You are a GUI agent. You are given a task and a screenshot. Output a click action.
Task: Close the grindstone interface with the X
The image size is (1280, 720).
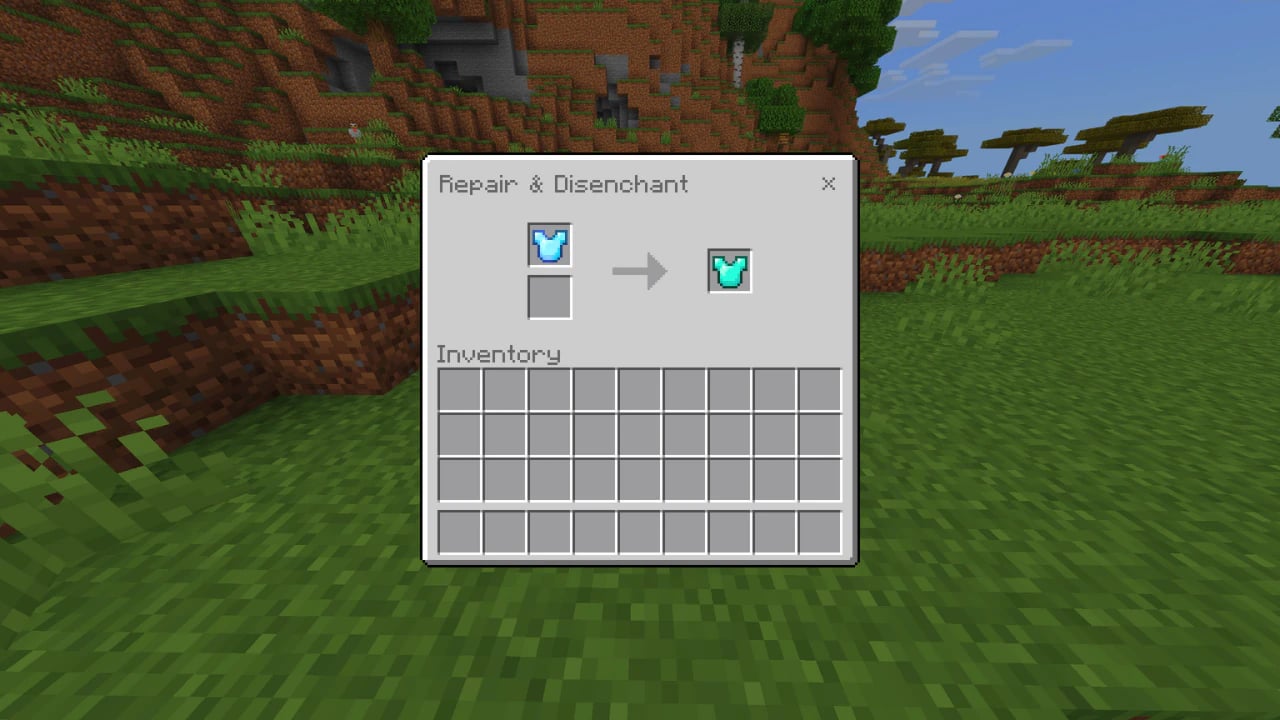tap(828, 184)
